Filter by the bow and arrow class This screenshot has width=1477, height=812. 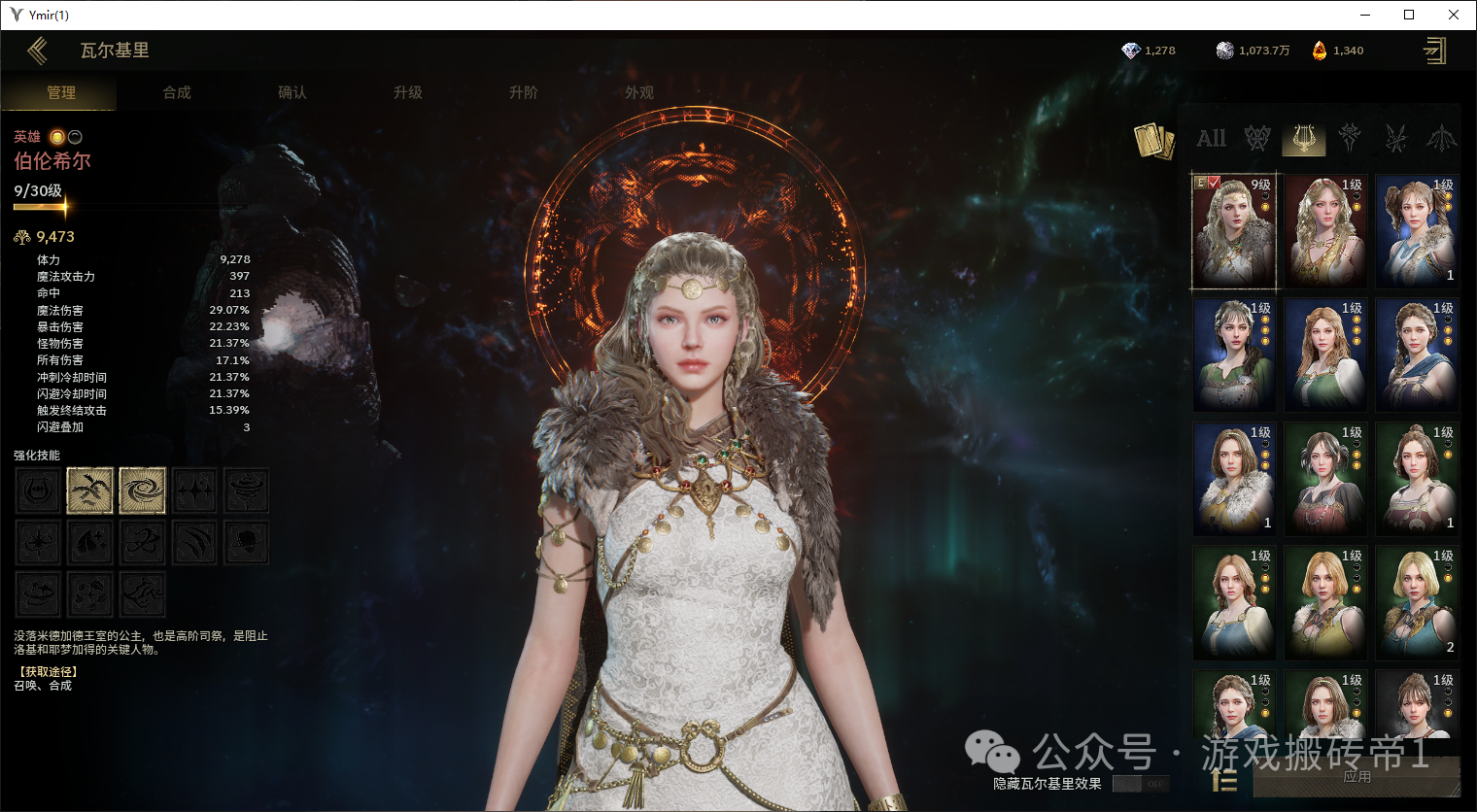1441,139
